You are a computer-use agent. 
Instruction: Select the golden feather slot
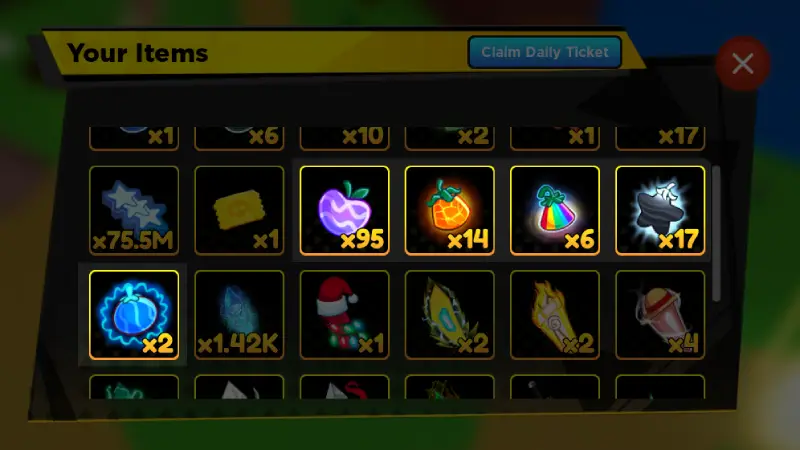449,314
